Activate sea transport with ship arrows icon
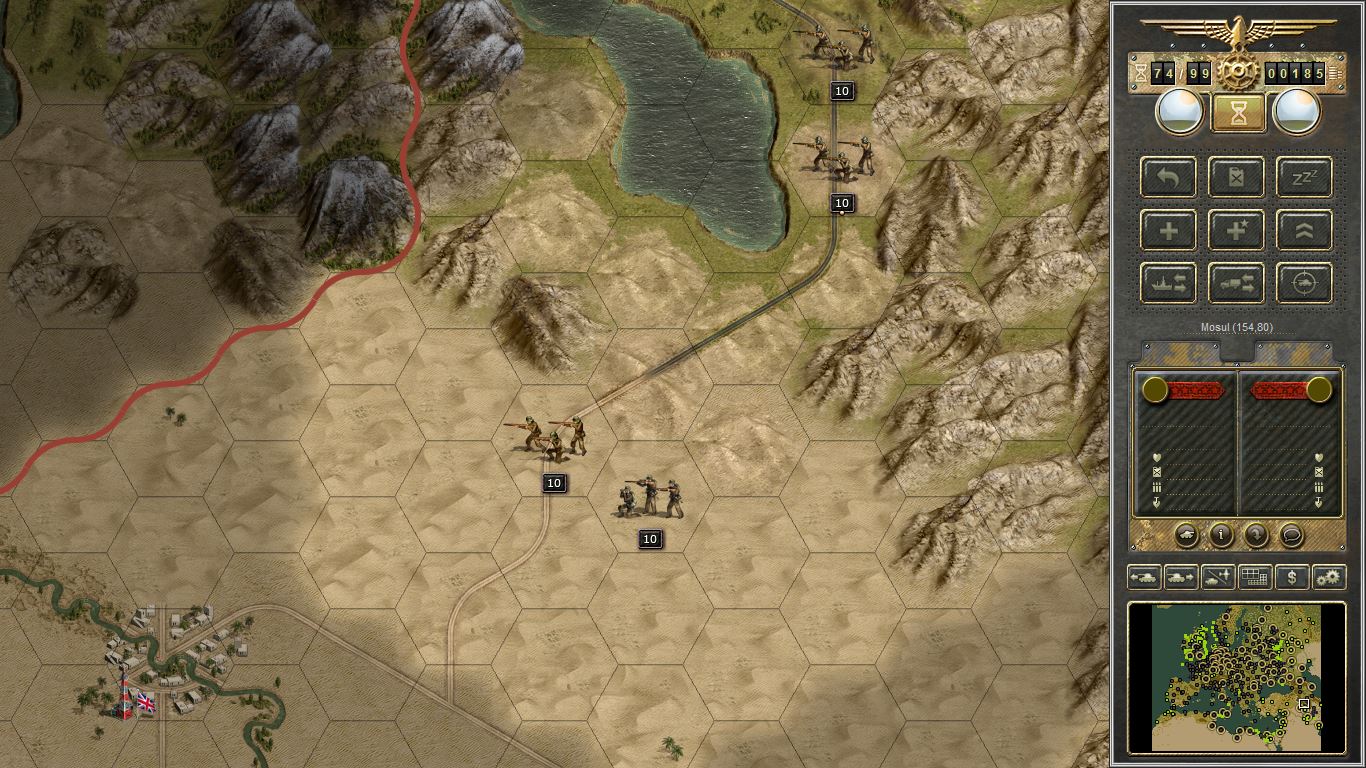Image resolution: width=1366 pixels, height=768 pixels. (x=1167, y=283)
